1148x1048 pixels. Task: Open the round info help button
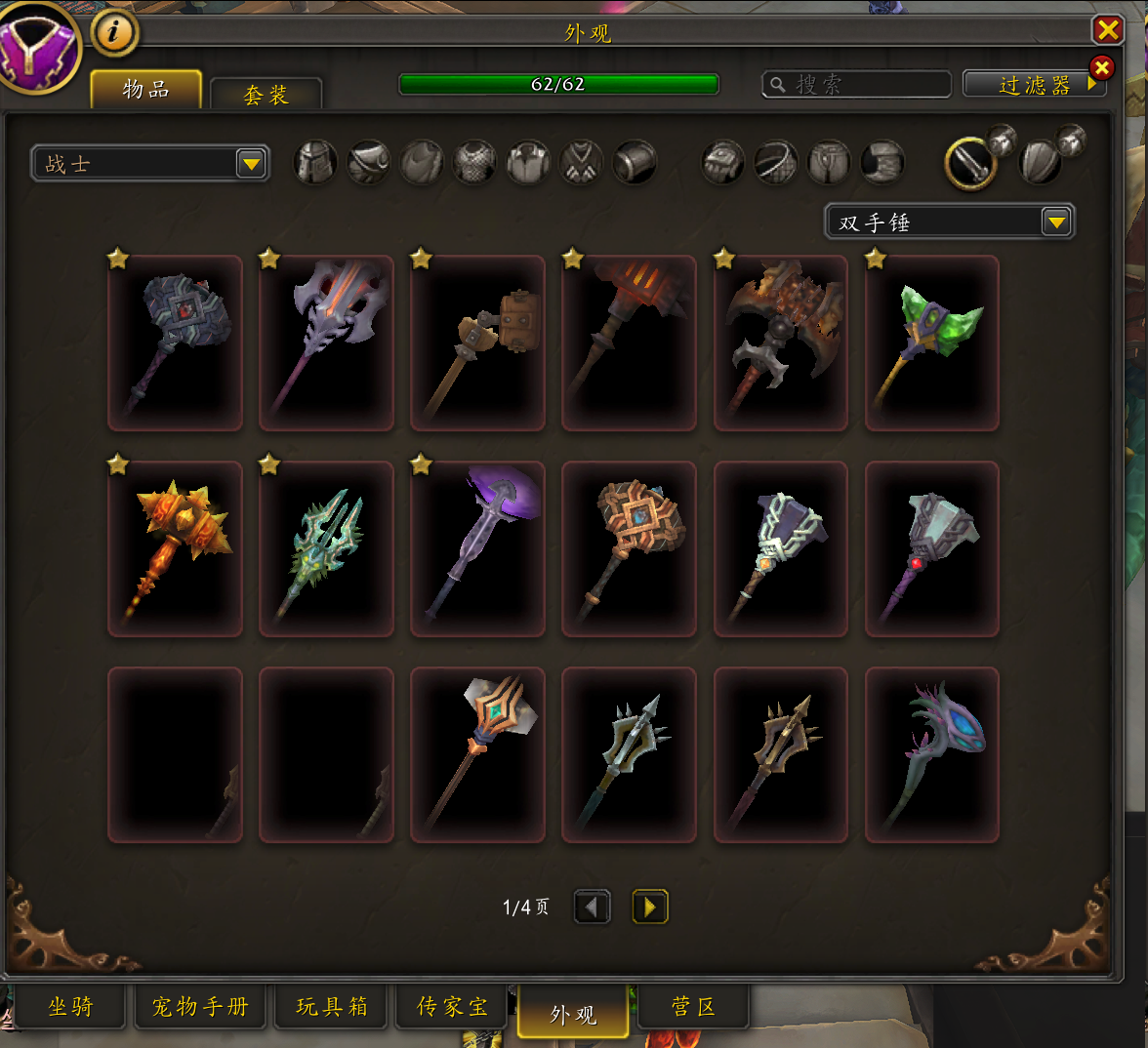[x=114, y=33]
